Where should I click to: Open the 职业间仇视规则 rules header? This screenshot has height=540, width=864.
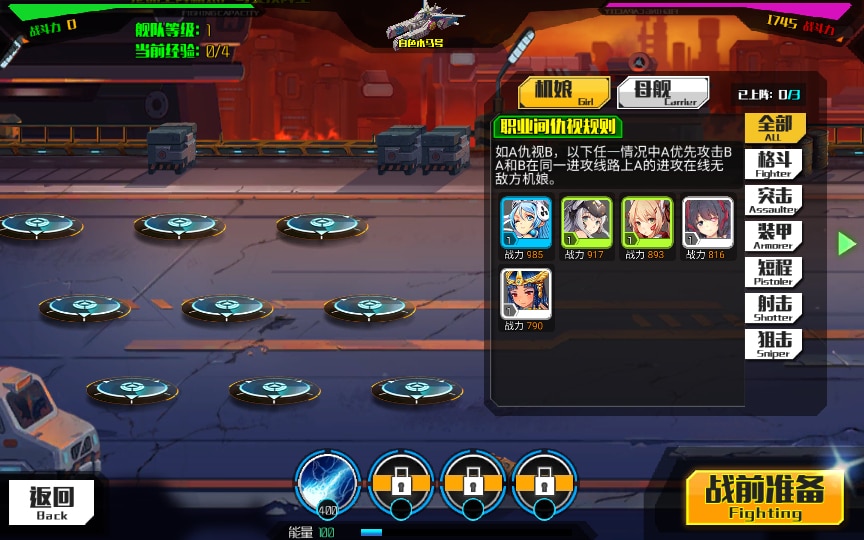(x=558, y=127)
